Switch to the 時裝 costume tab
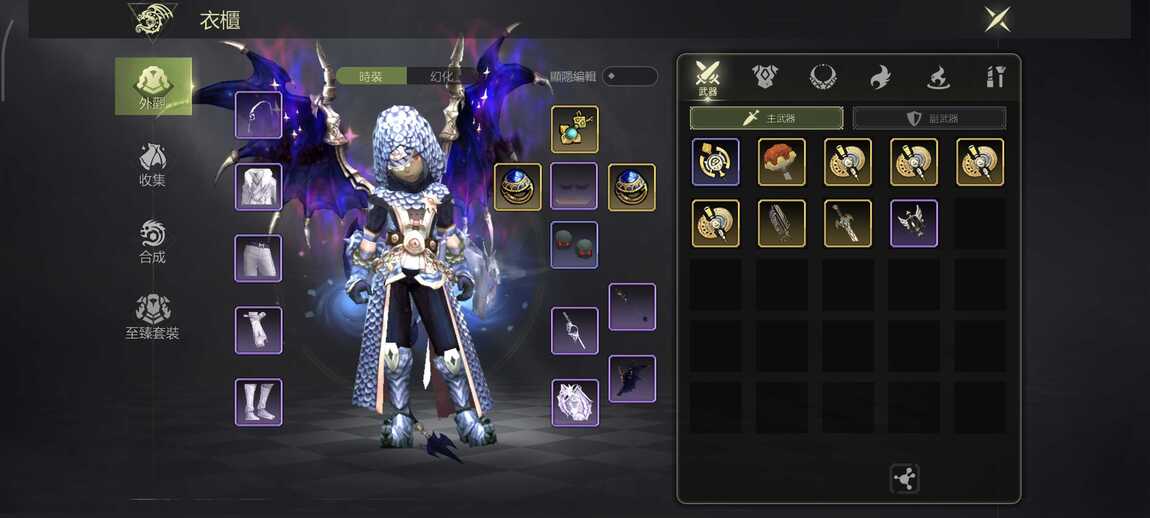The image size is (1150, 518). click(x=371, y=76)
